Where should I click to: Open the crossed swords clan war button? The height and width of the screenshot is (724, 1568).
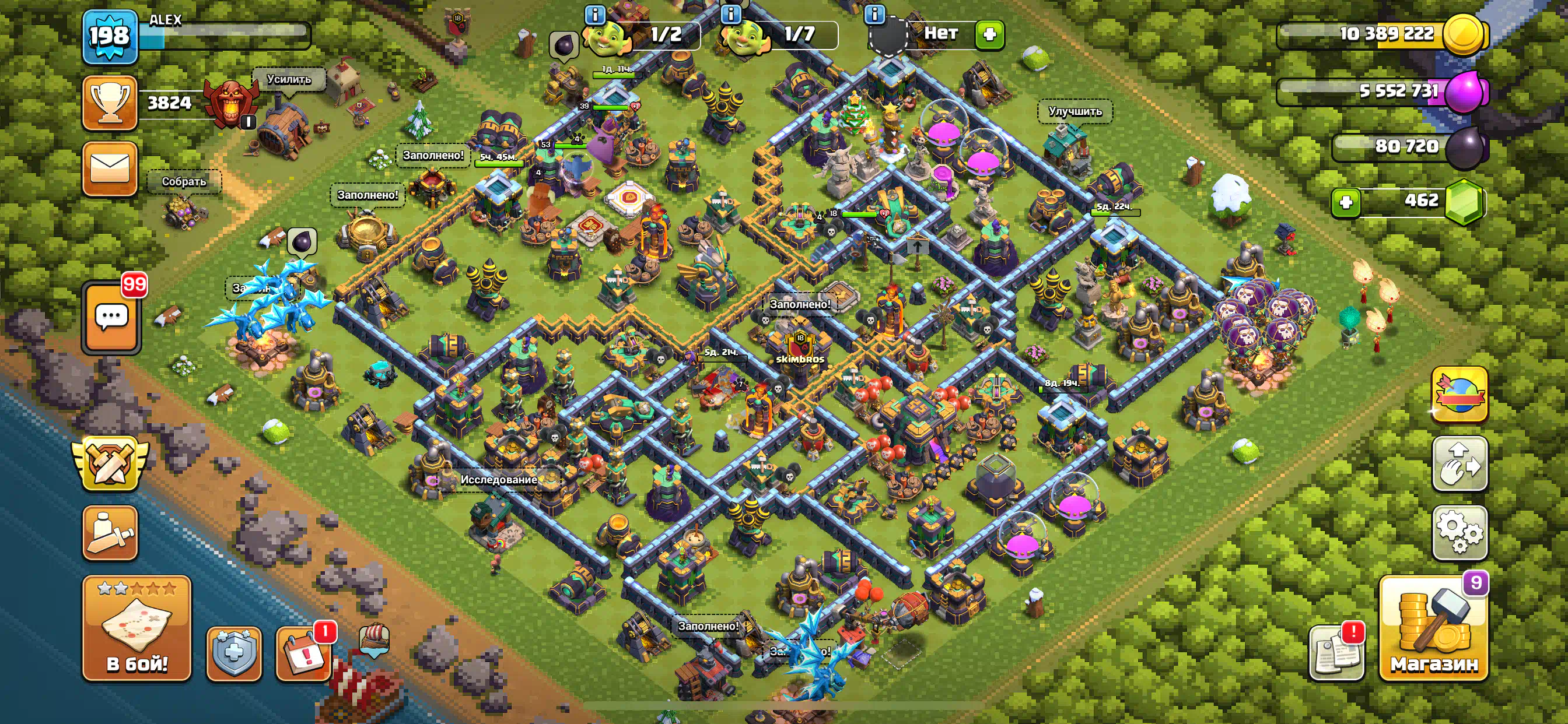[110, 463]
